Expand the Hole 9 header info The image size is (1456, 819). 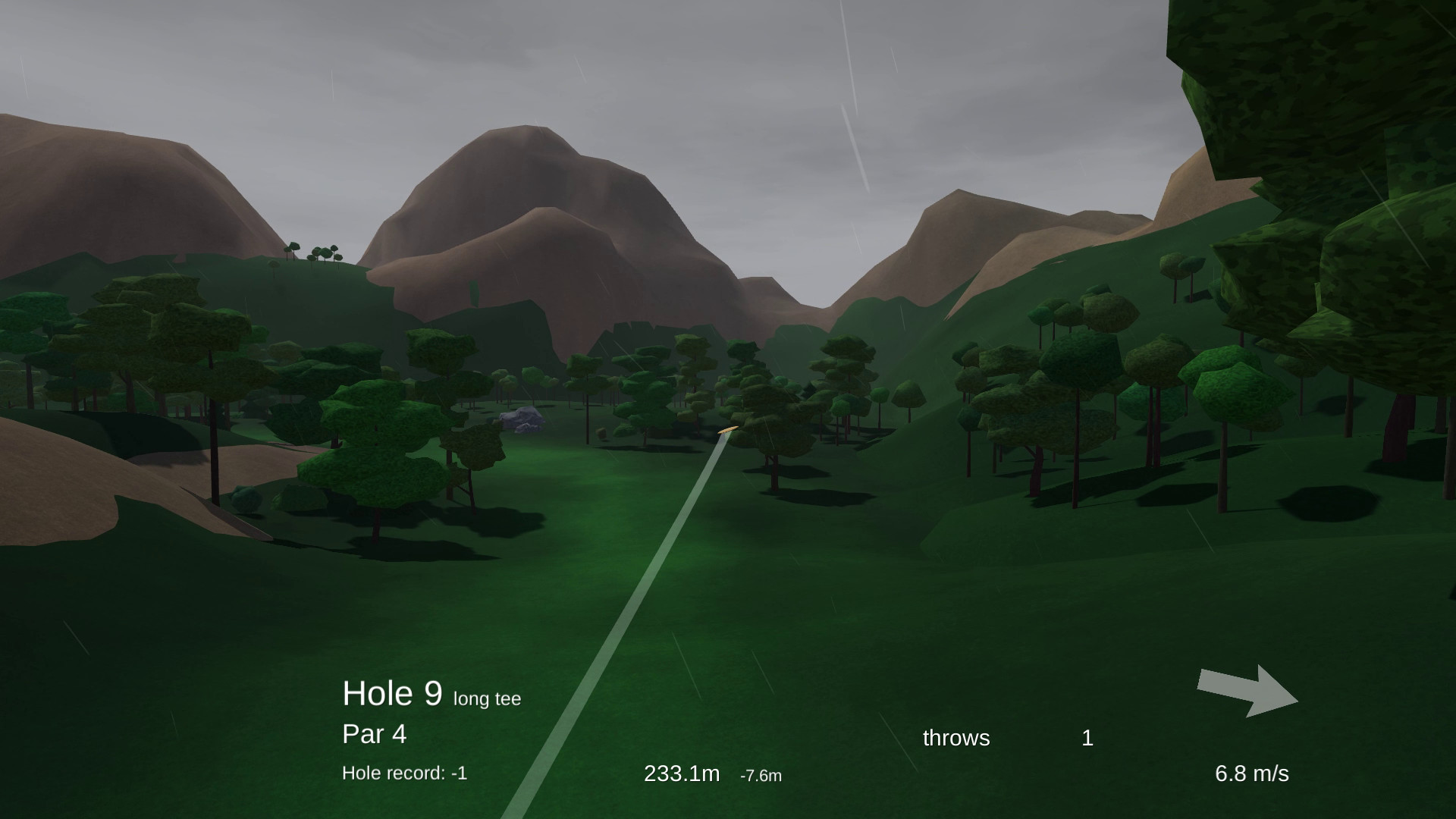click(394, 692)
